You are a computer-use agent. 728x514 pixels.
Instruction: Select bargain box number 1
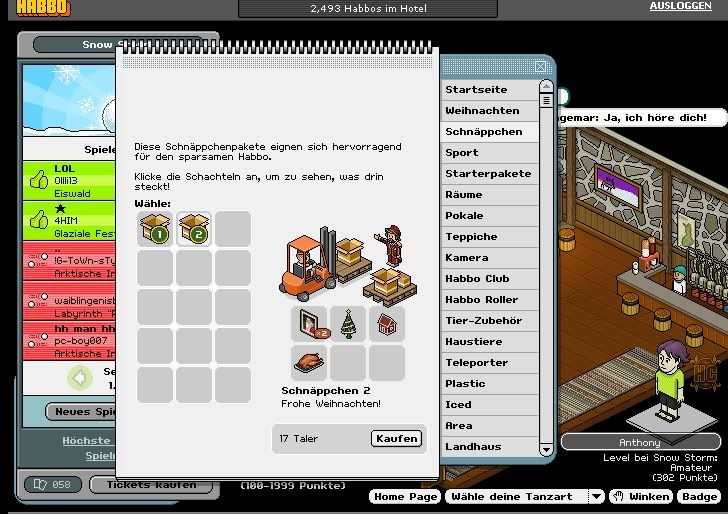click(x=155, y=230)
